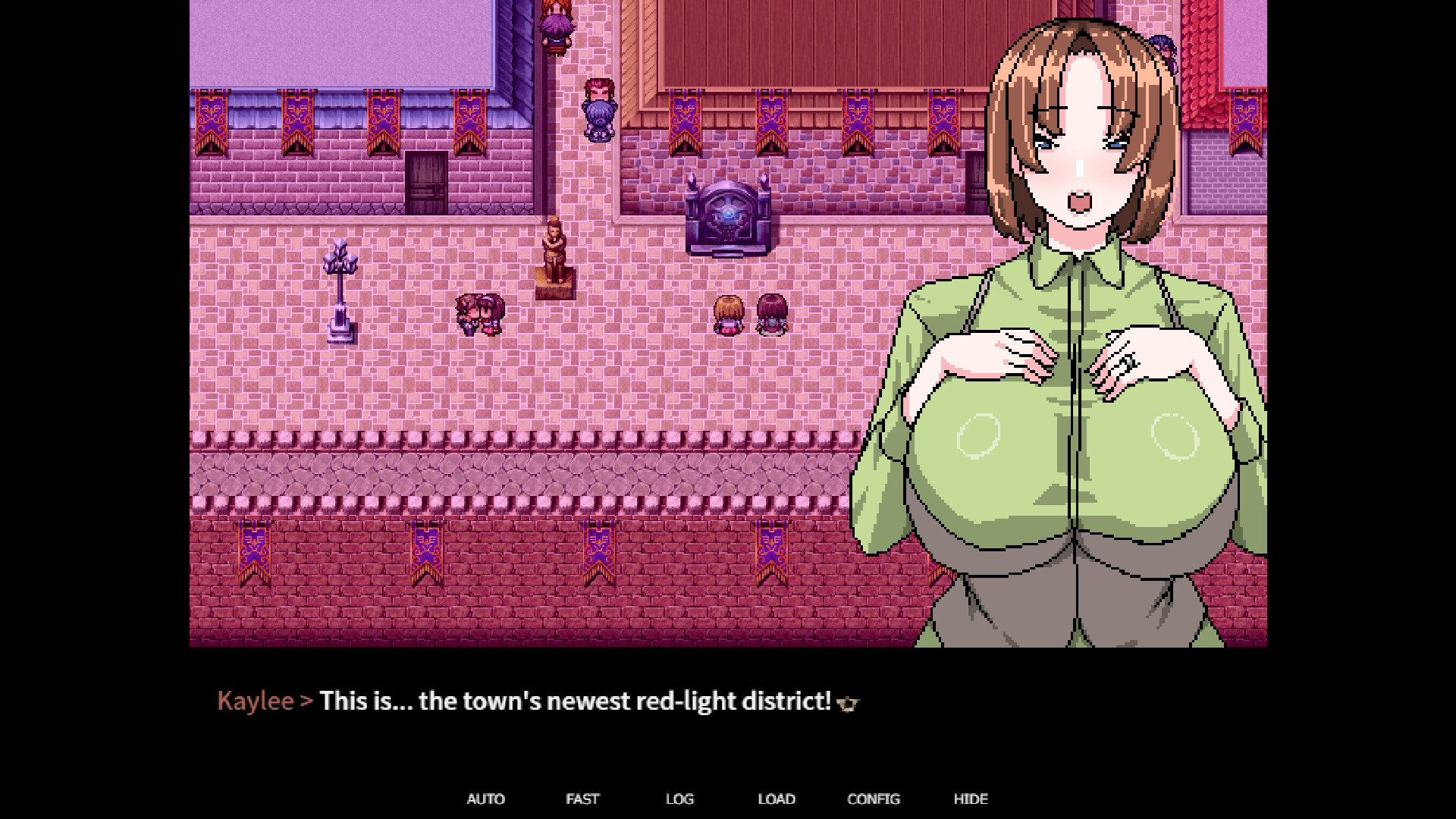Hide the dialogue interface
Viewport: 1456px width, 819px height.
click(971, 799)
